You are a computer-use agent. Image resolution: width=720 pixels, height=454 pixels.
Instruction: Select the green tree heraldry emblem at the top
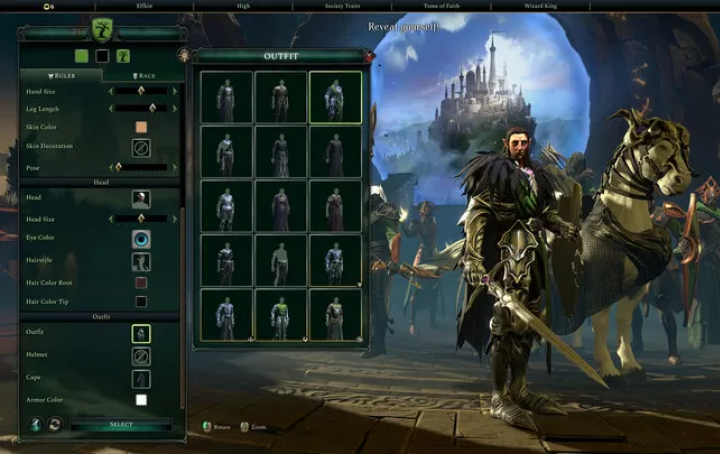pyautogui.click(x=102, y=29)
